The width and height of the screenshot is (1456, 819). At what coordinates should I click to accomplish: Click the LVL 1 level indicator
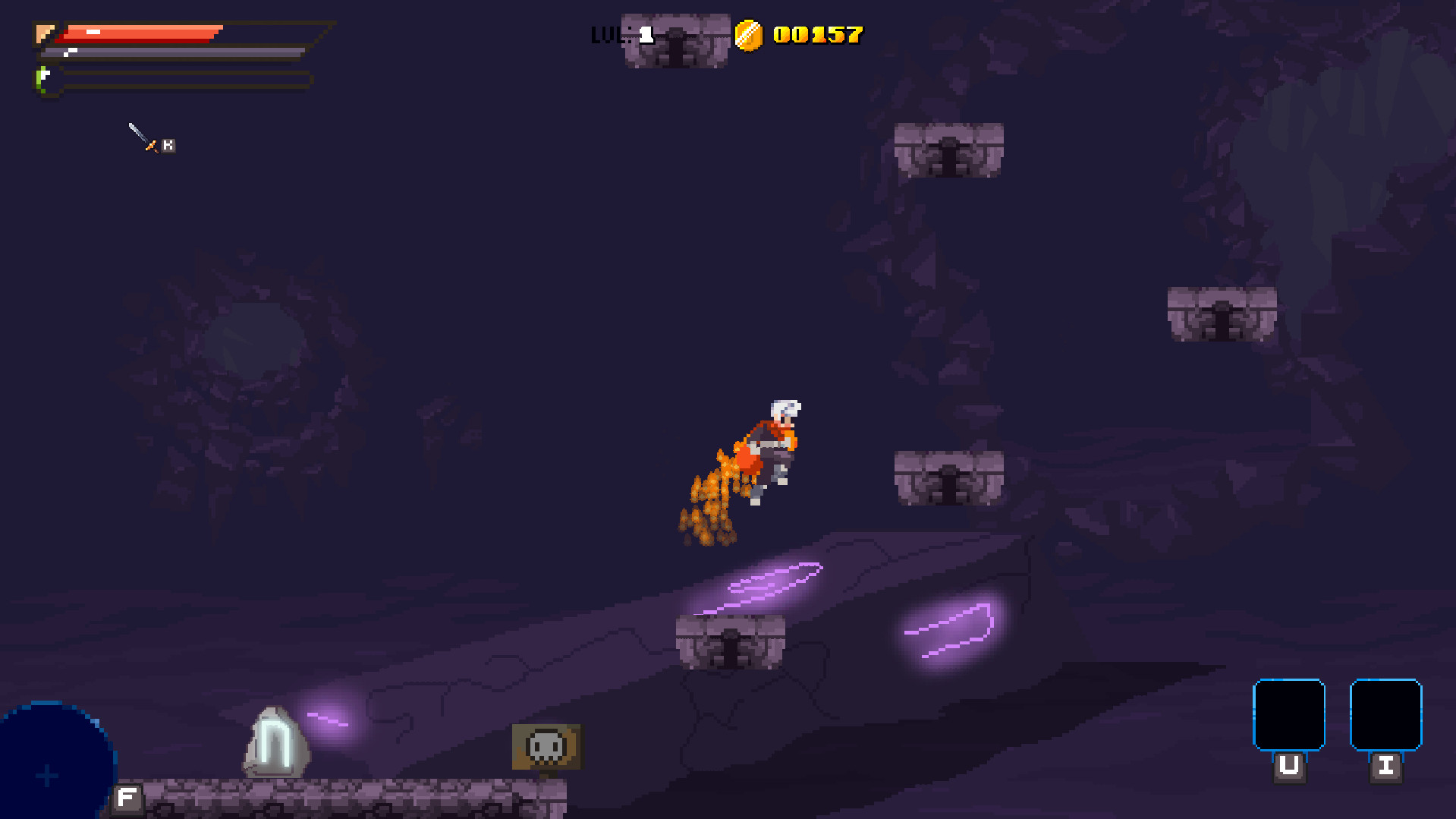point(621,33)
